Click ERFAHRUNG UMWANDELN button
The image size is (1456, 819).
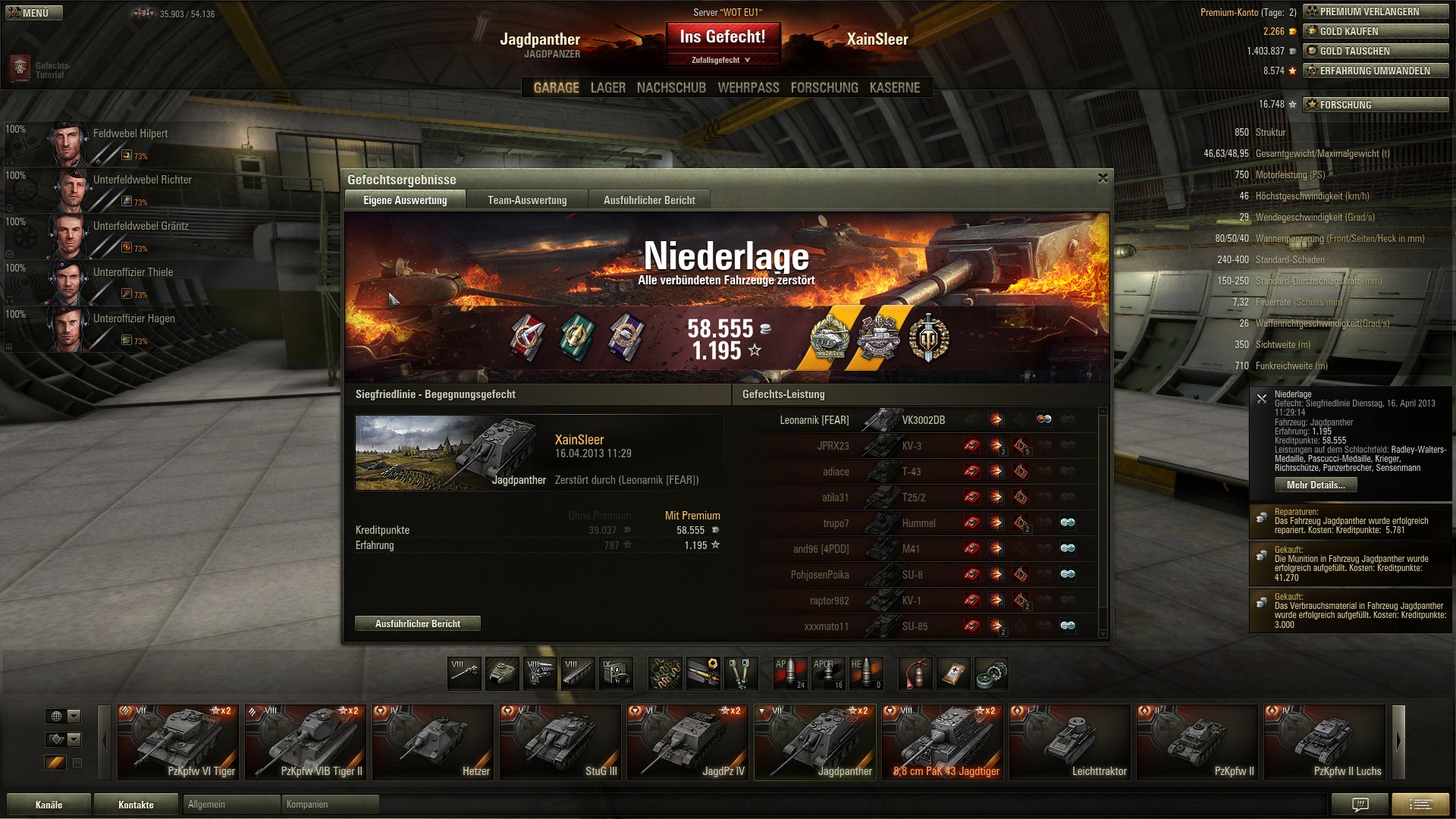pyautogui.click(x=1376, y=71)
